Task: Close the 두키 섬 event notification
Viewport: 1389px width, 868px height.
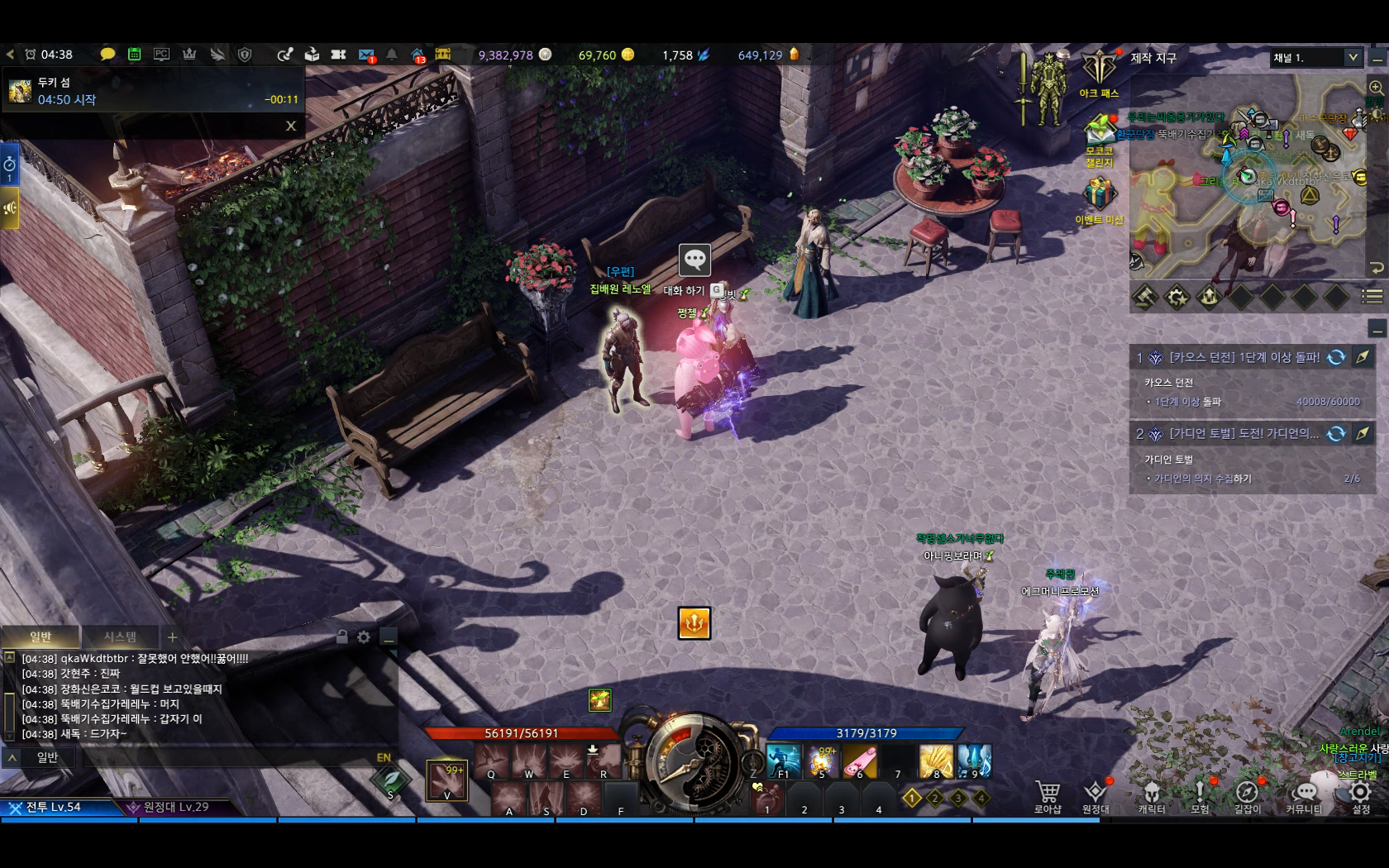Action: pos(291,126)
